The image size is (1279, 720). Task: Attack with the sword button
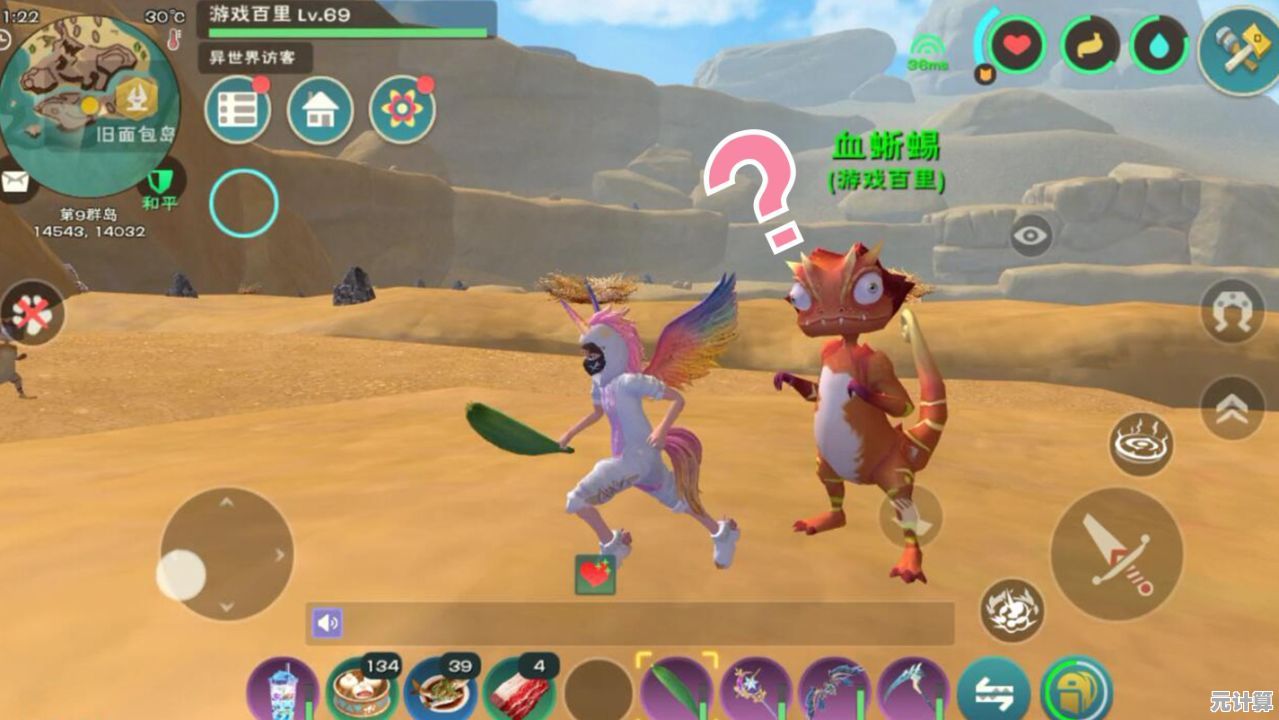coord(1116,553)
